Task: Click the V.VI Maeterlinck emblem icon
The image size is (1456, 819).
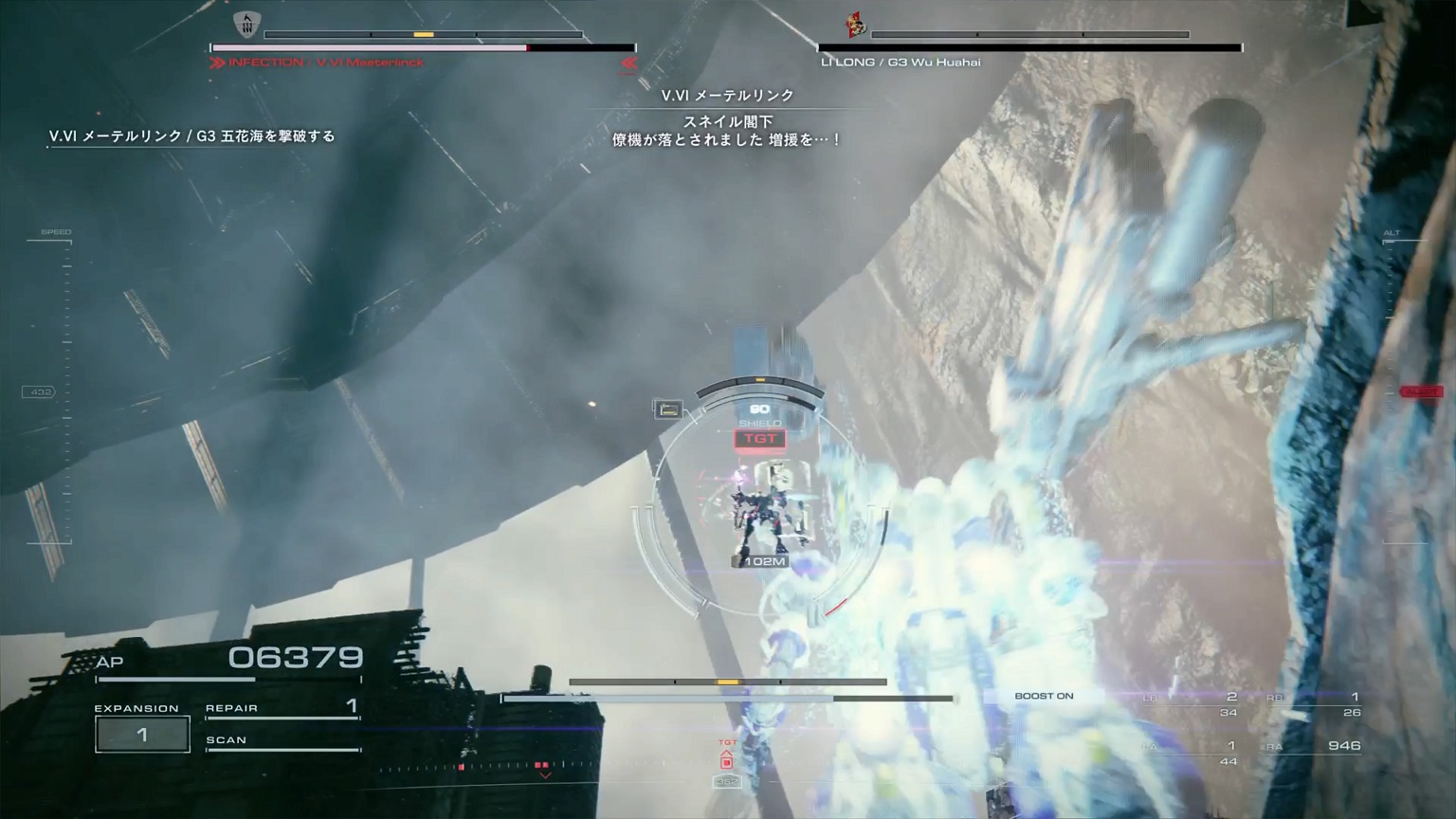Action: pos(246,26)
